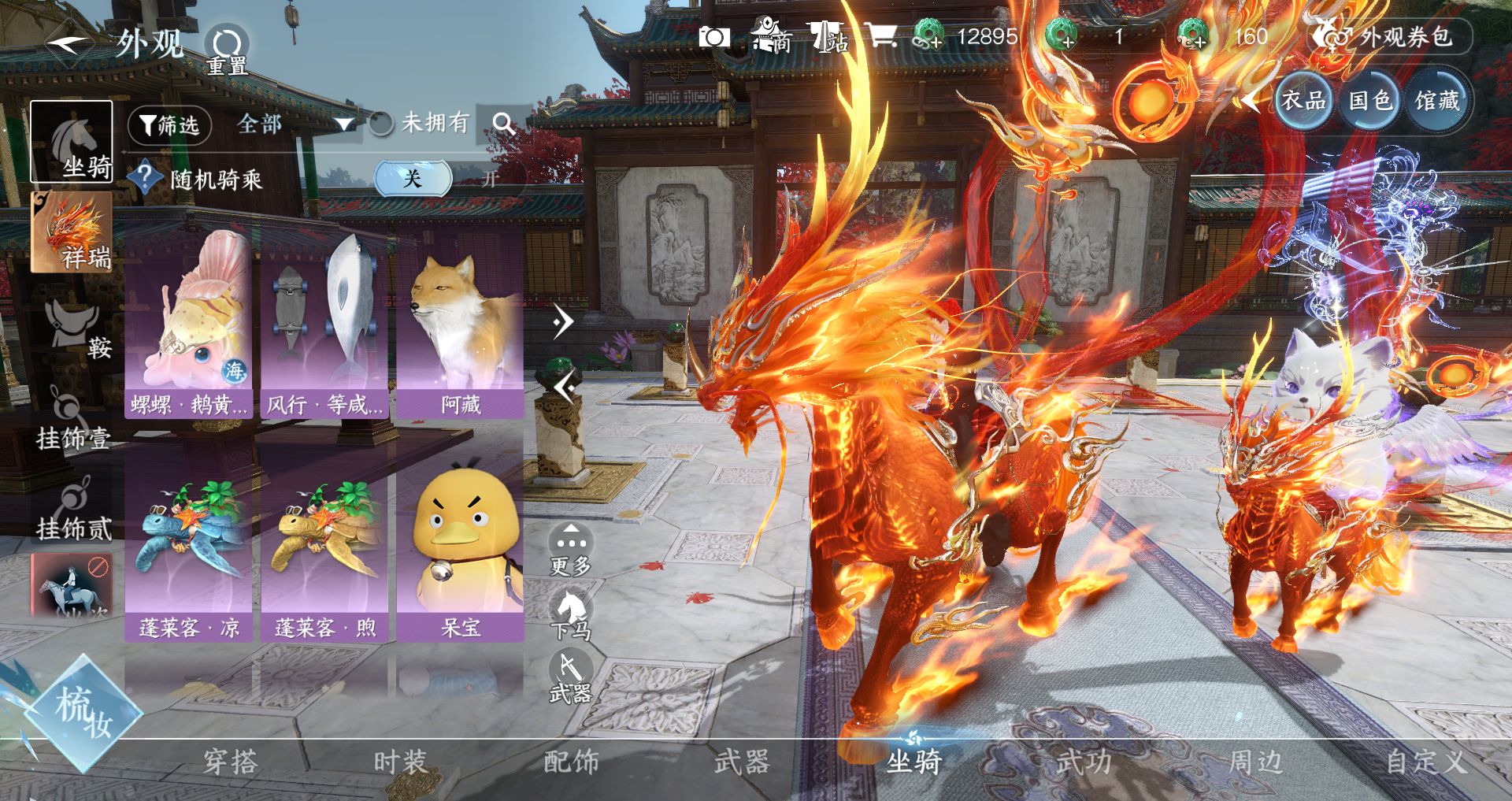
Task: Choose the 阿藏 fox mount
Action: pos(460,324)
